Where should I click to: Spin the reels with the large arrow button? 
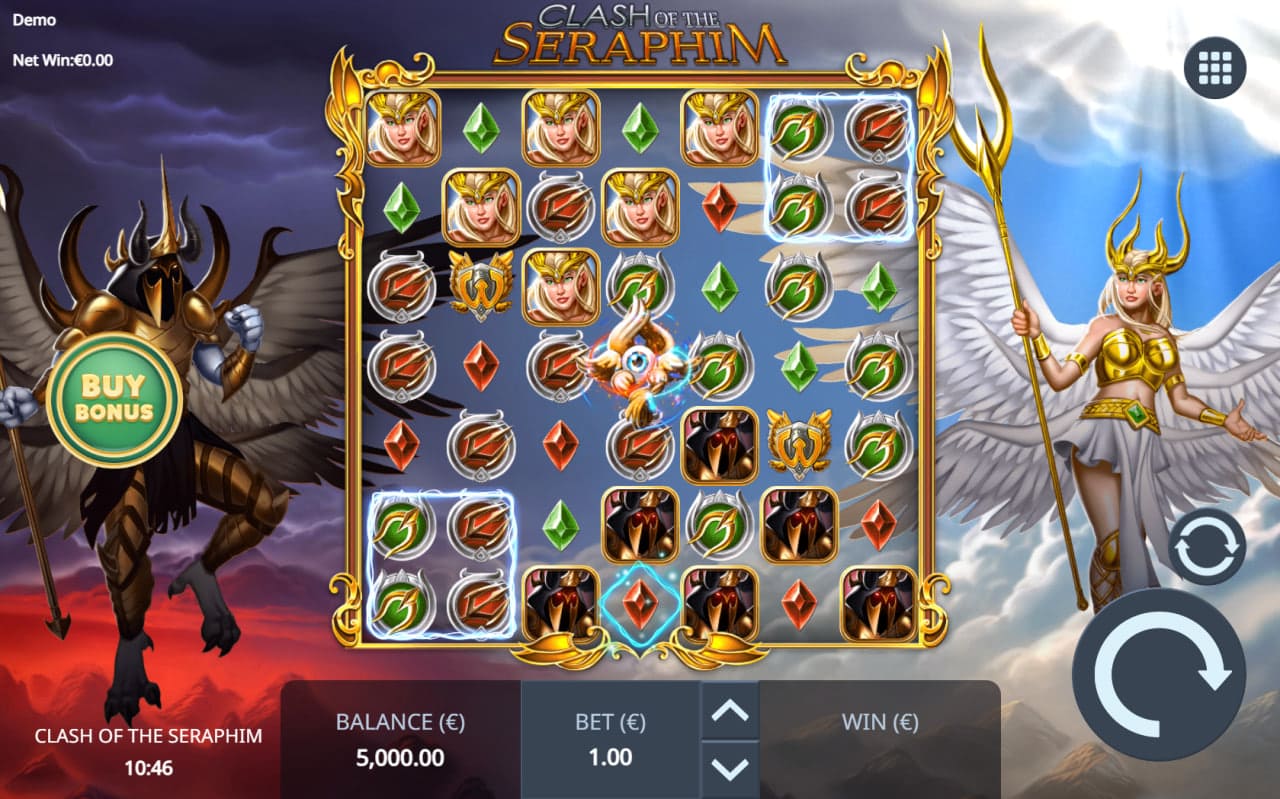coord(1159,676)
